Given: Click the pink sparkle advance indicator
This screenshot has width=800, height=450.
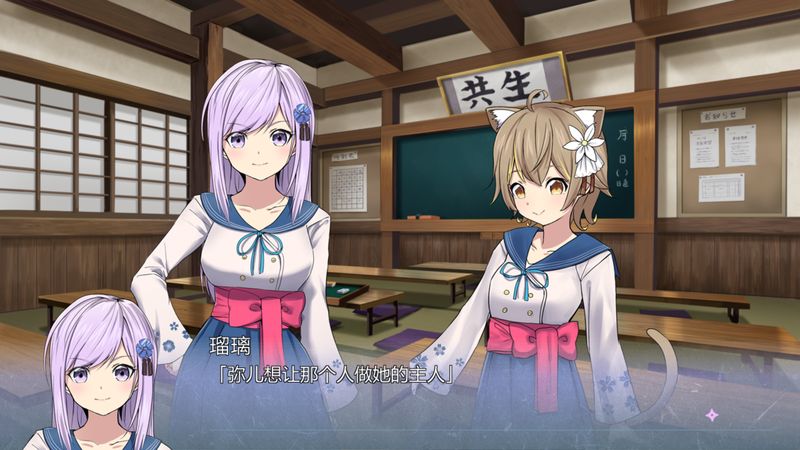Looking at the screenshot, I should [711, 414].
